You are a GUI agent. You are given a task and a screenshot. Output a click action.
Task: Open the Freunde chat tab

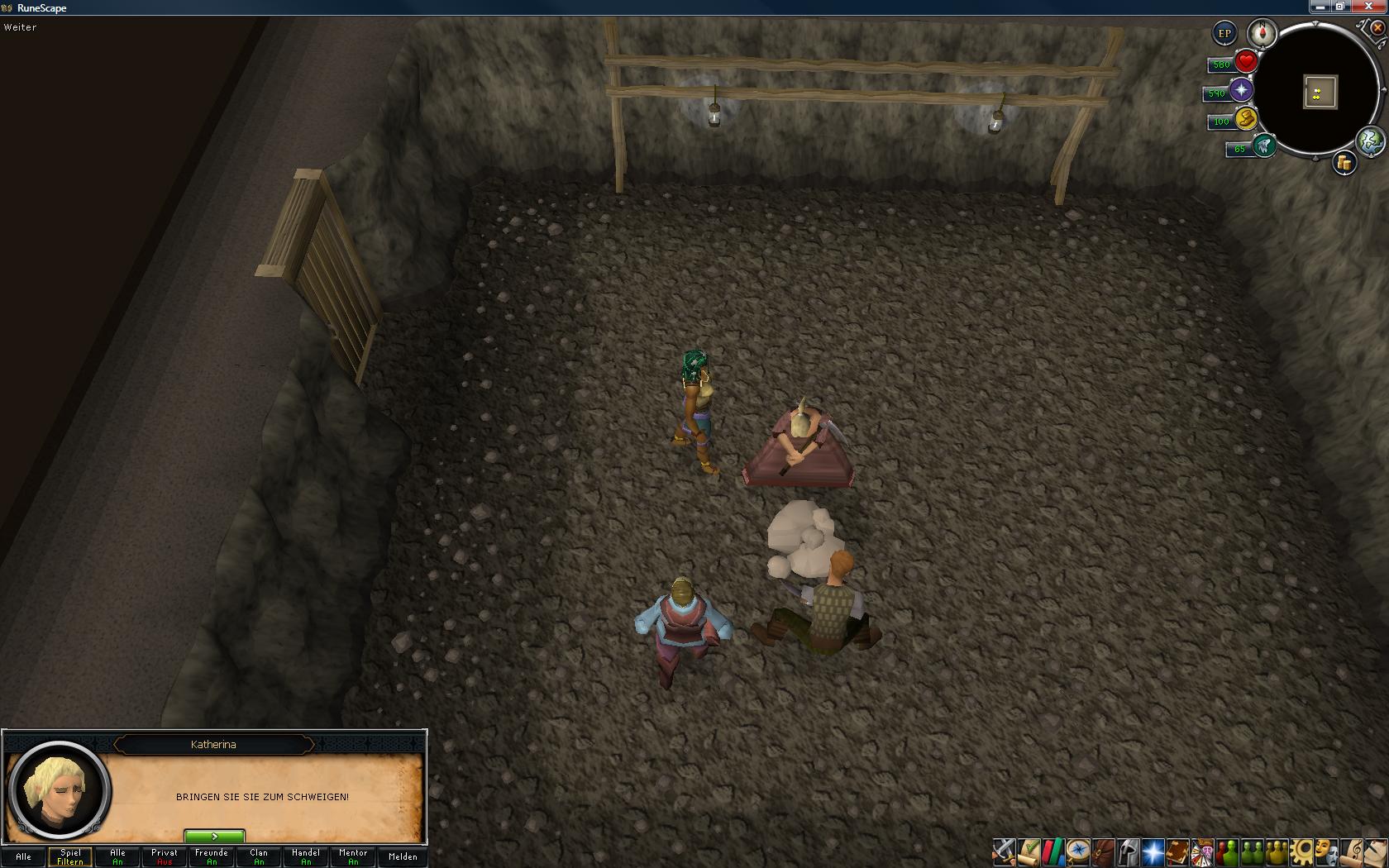point(212,856)
